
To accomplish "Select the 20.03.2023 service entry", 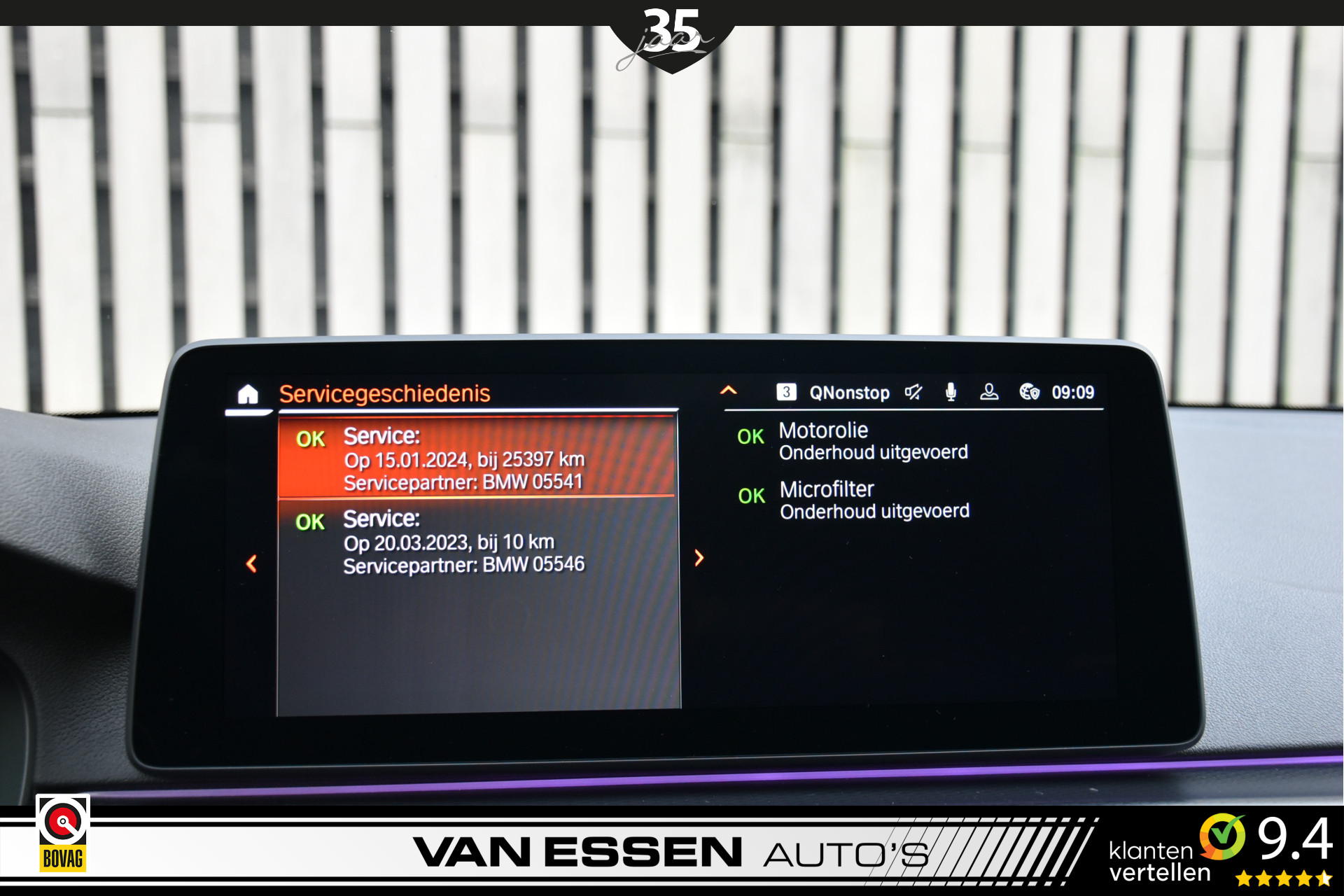I will [477, 541].
